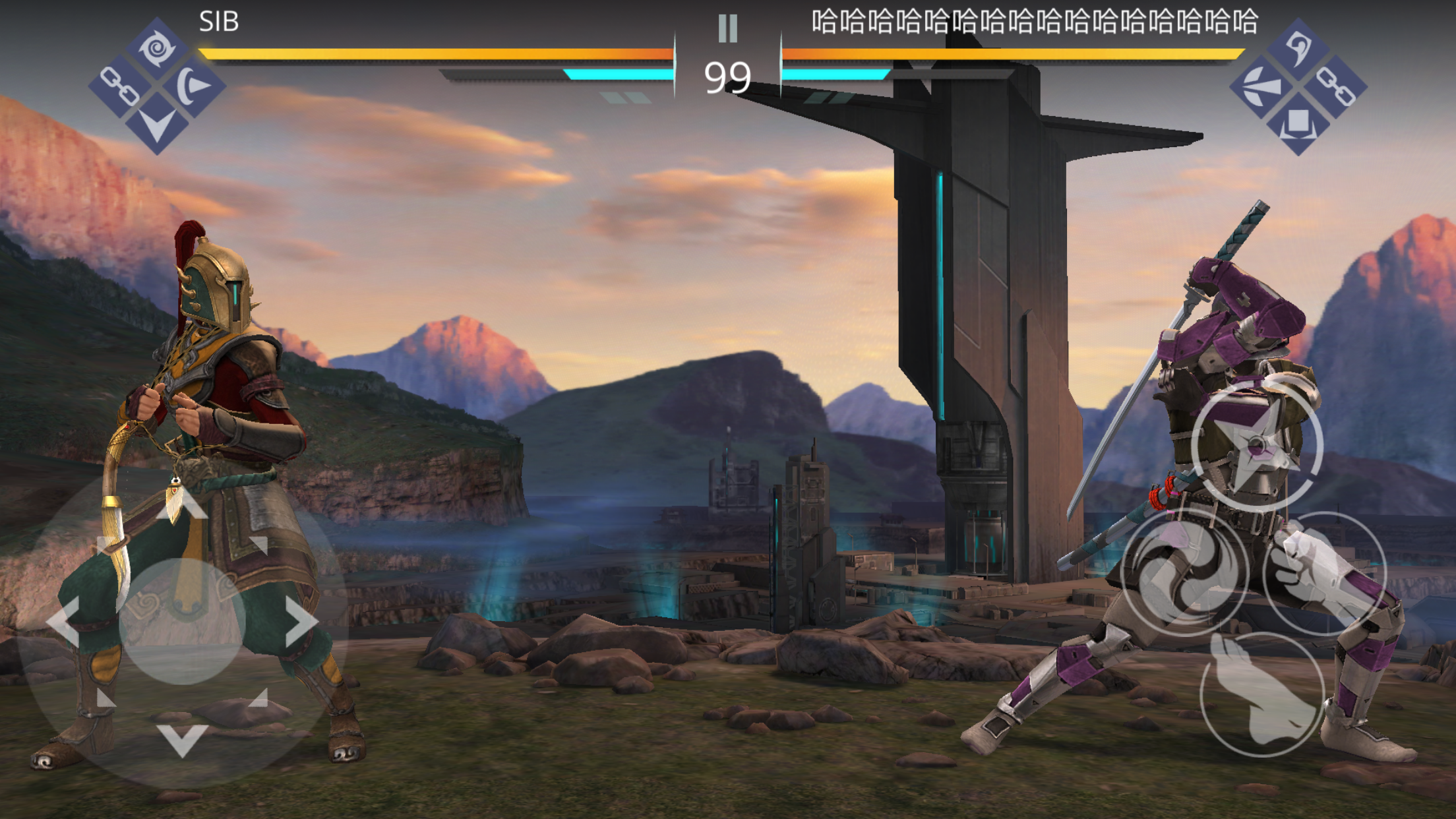Select SIB's chain-link shadow ability icon

coord(119,86)
